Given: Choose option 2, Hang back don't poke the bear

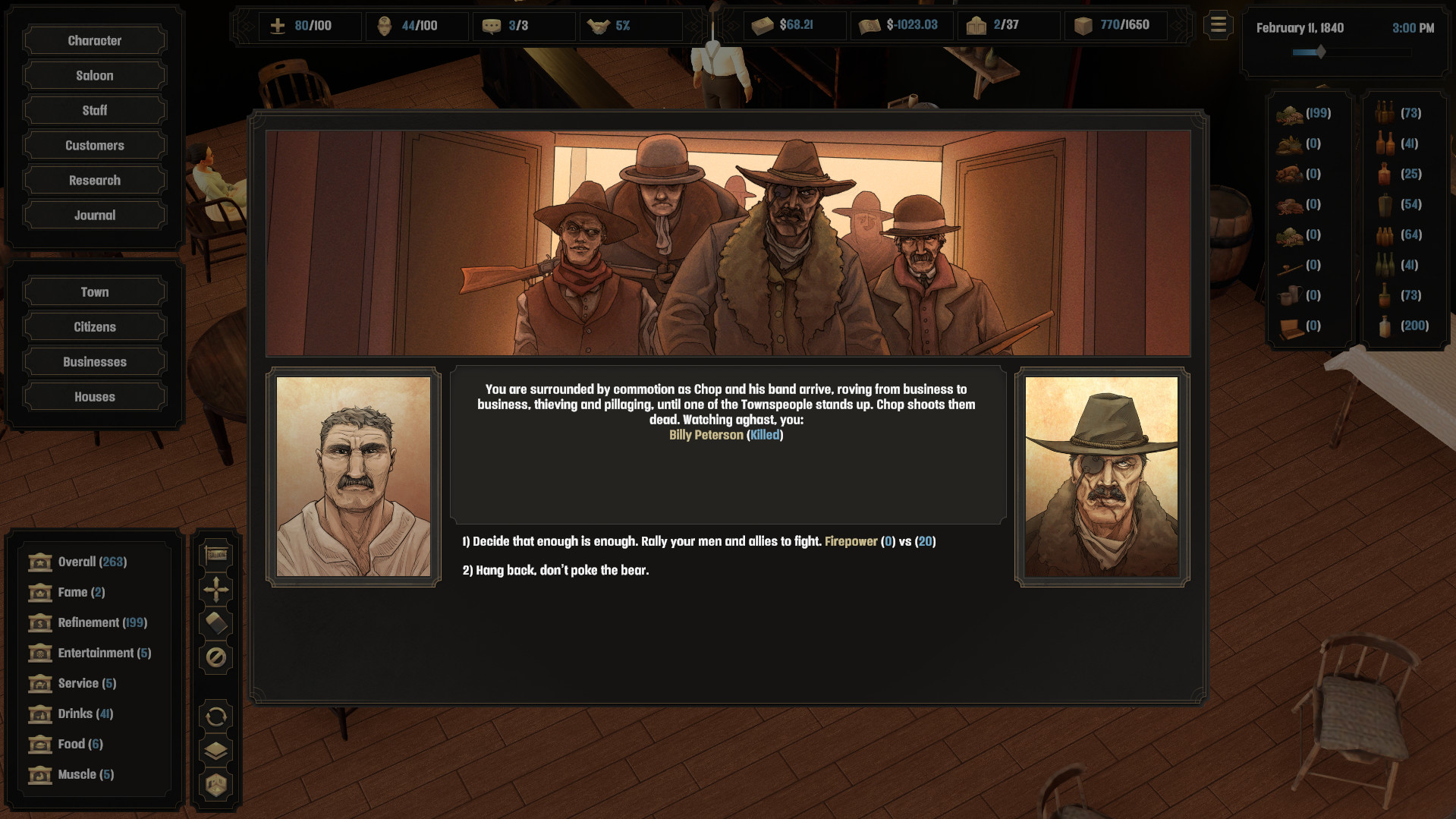Looking at the screenshot, I should pos(555,570).
